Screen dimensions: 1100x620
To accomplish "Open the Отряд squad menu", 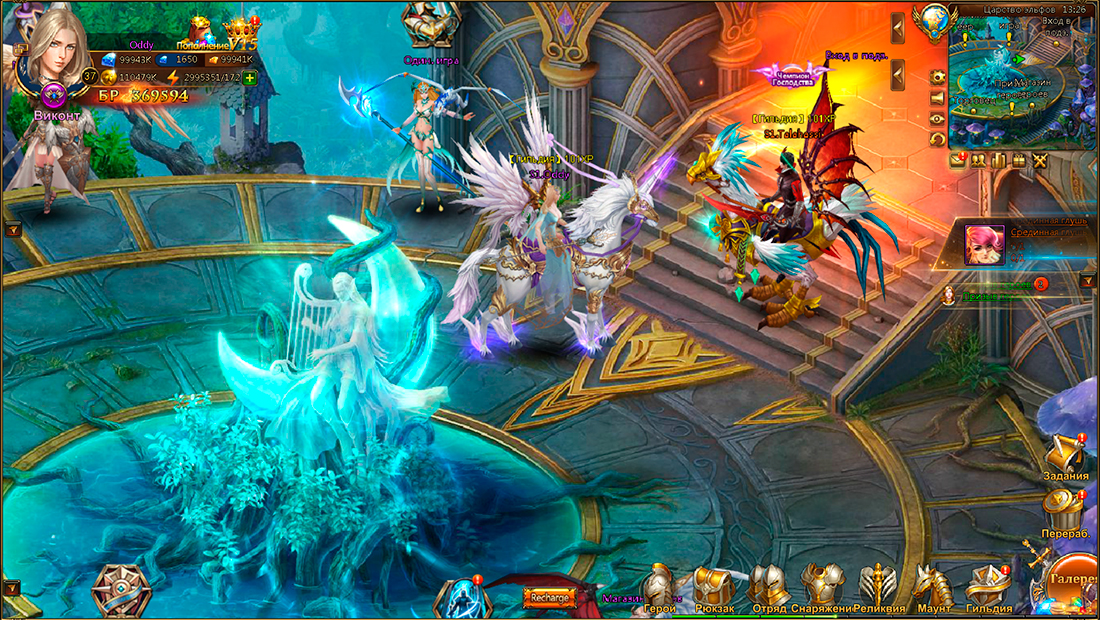I will coord(768,587).
